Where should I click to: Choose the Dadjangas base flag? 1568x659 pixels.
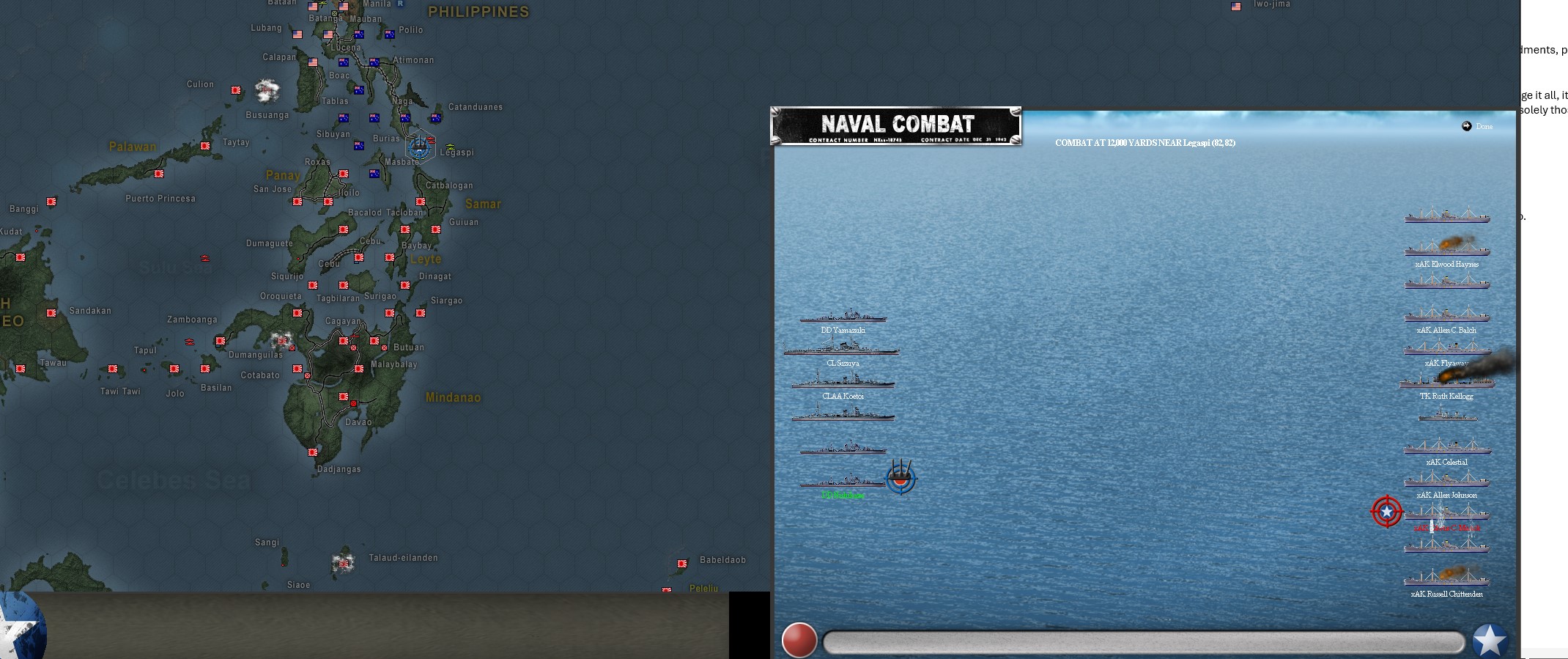(313, 452)
